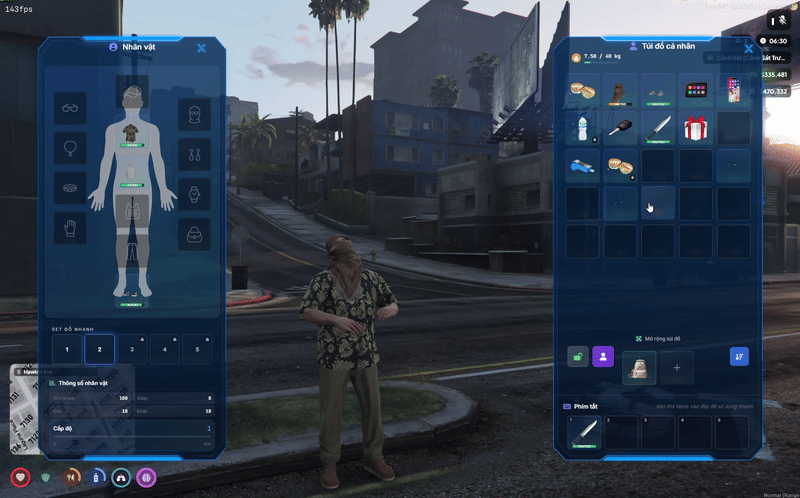Pick the car key item
Image resolution: width=800 pixels, height=498 pixels.
pos(622,128)
